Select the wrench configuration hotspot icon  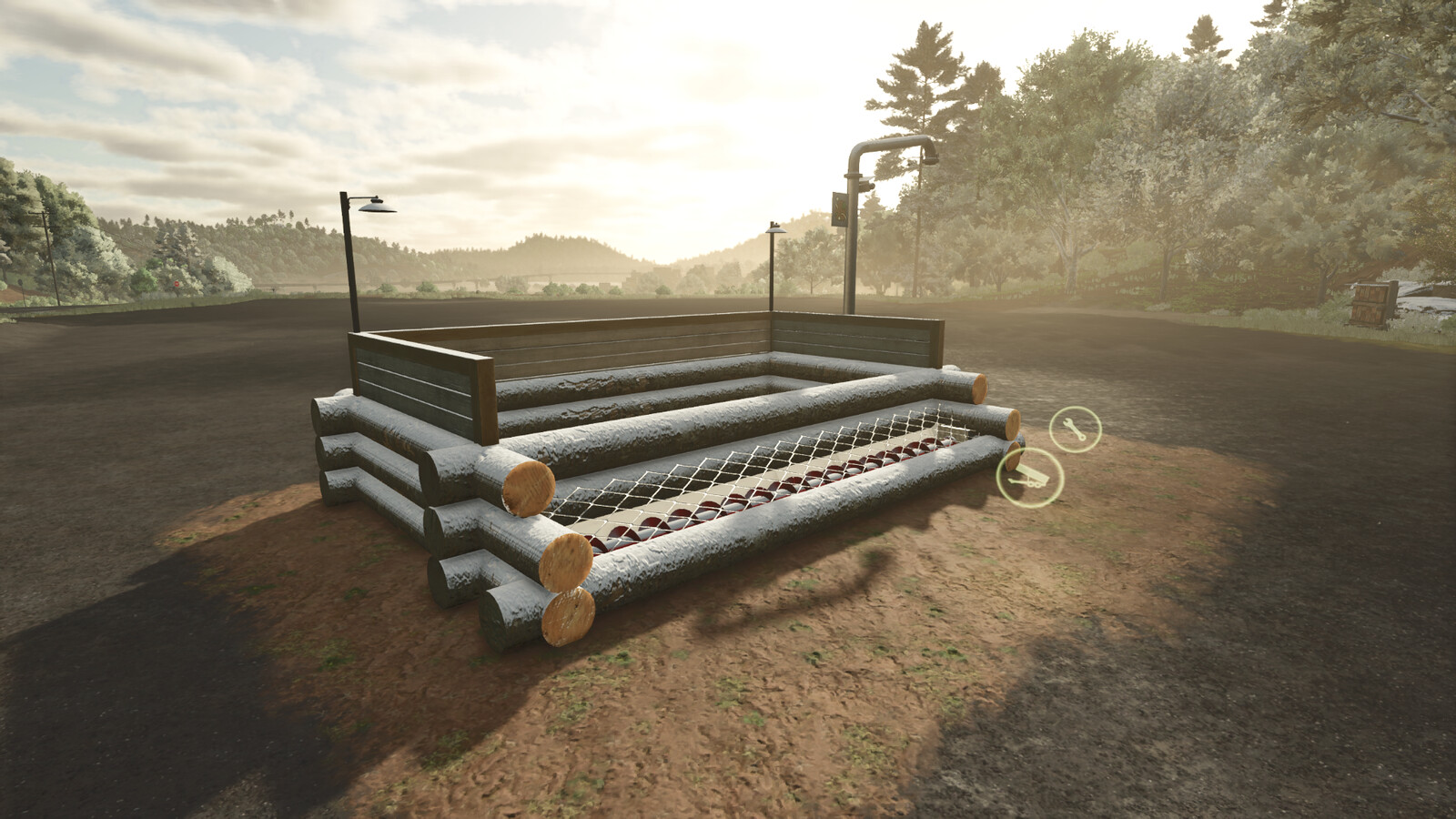tap(1074, 428)
